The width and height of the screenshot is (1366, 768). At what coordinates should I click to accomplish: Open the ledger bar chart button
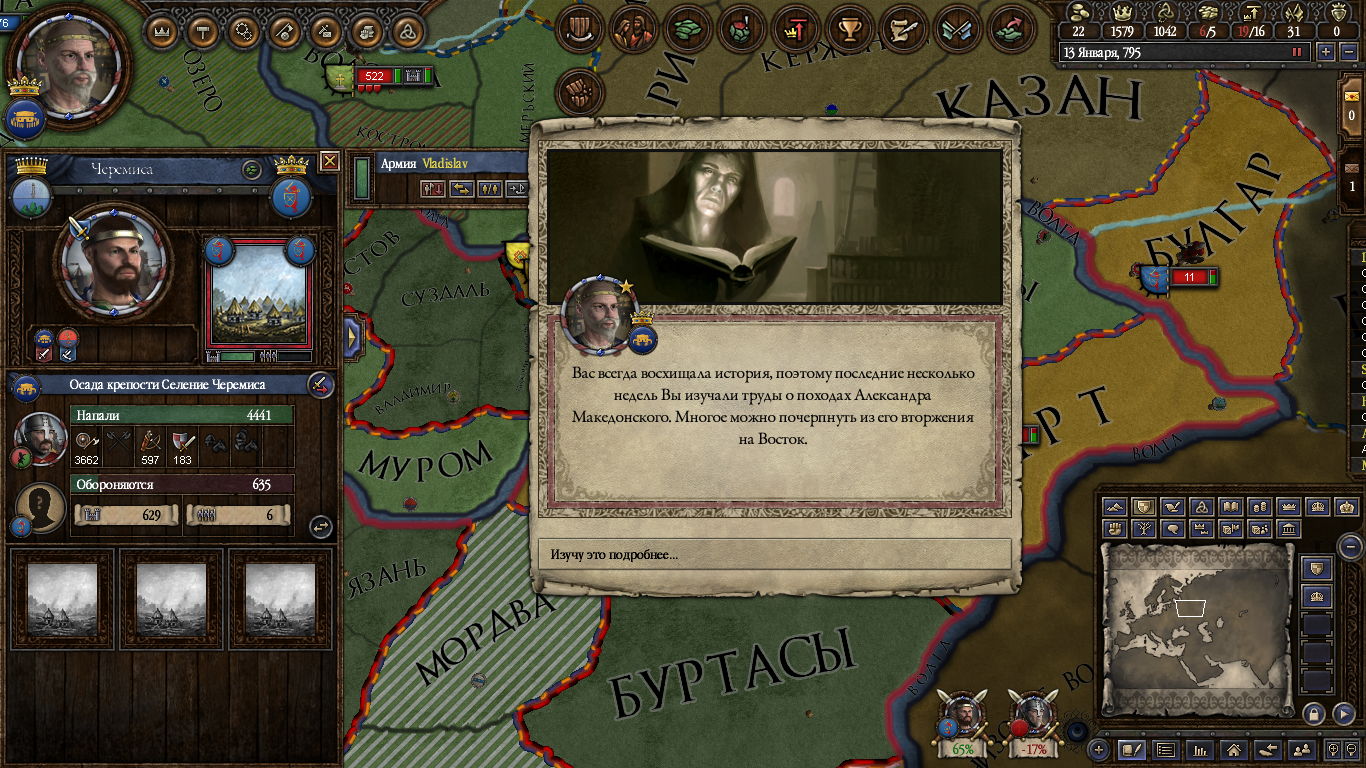pyautogui.click(x=1199, y=749)
